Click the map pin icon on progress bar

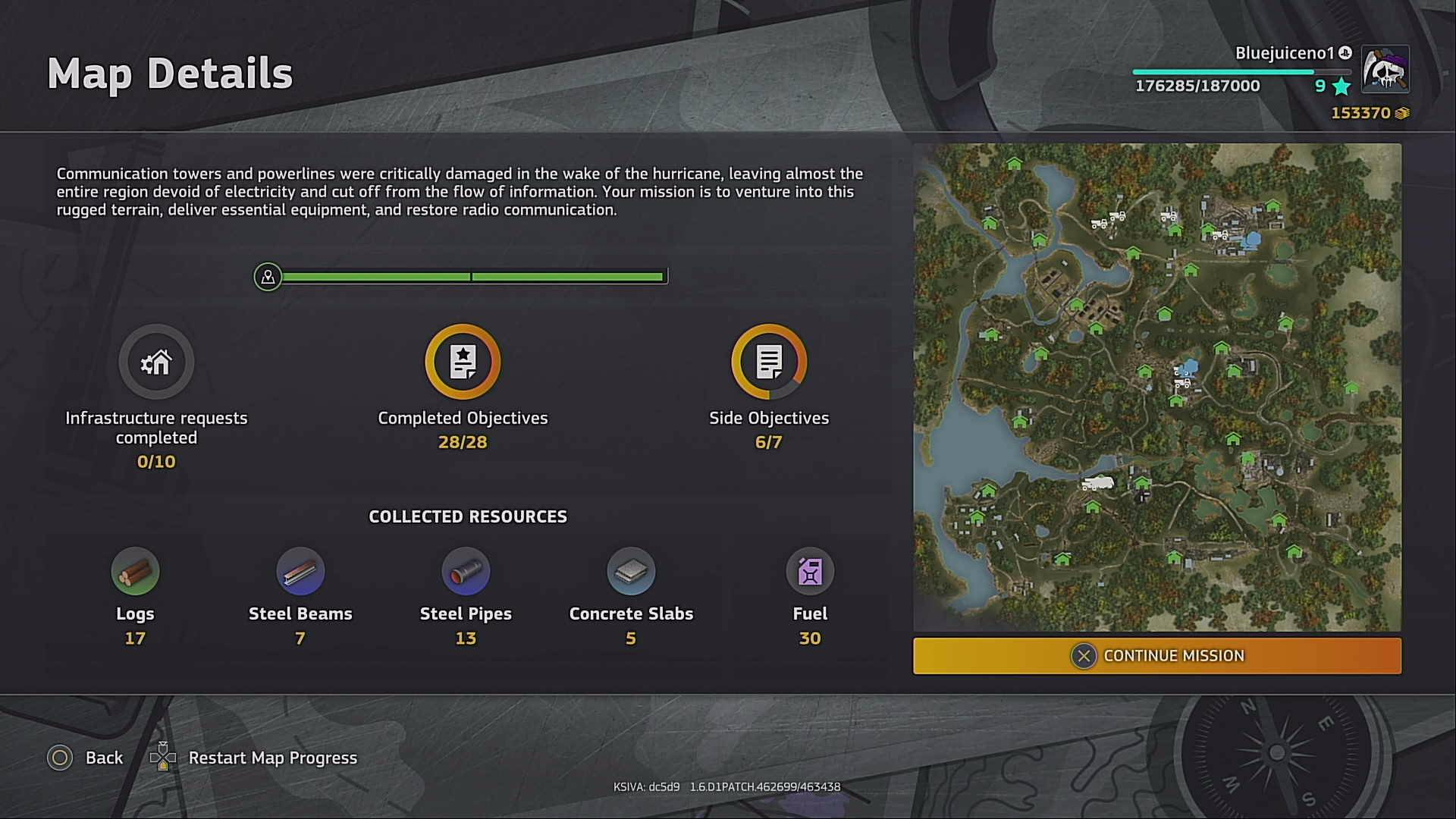point(267,276)
